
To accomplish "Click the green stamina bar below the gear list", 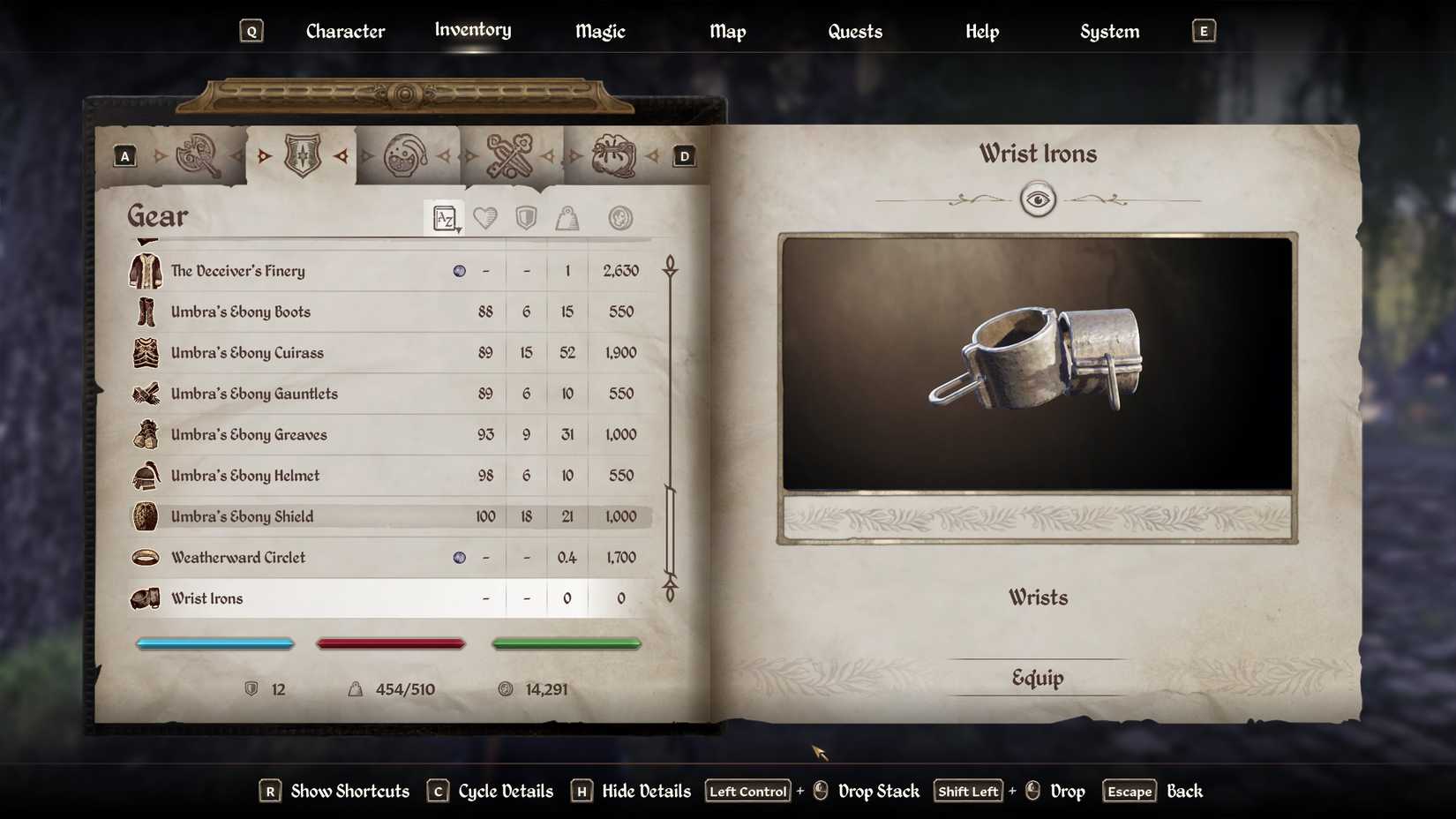I will [567, 643].
